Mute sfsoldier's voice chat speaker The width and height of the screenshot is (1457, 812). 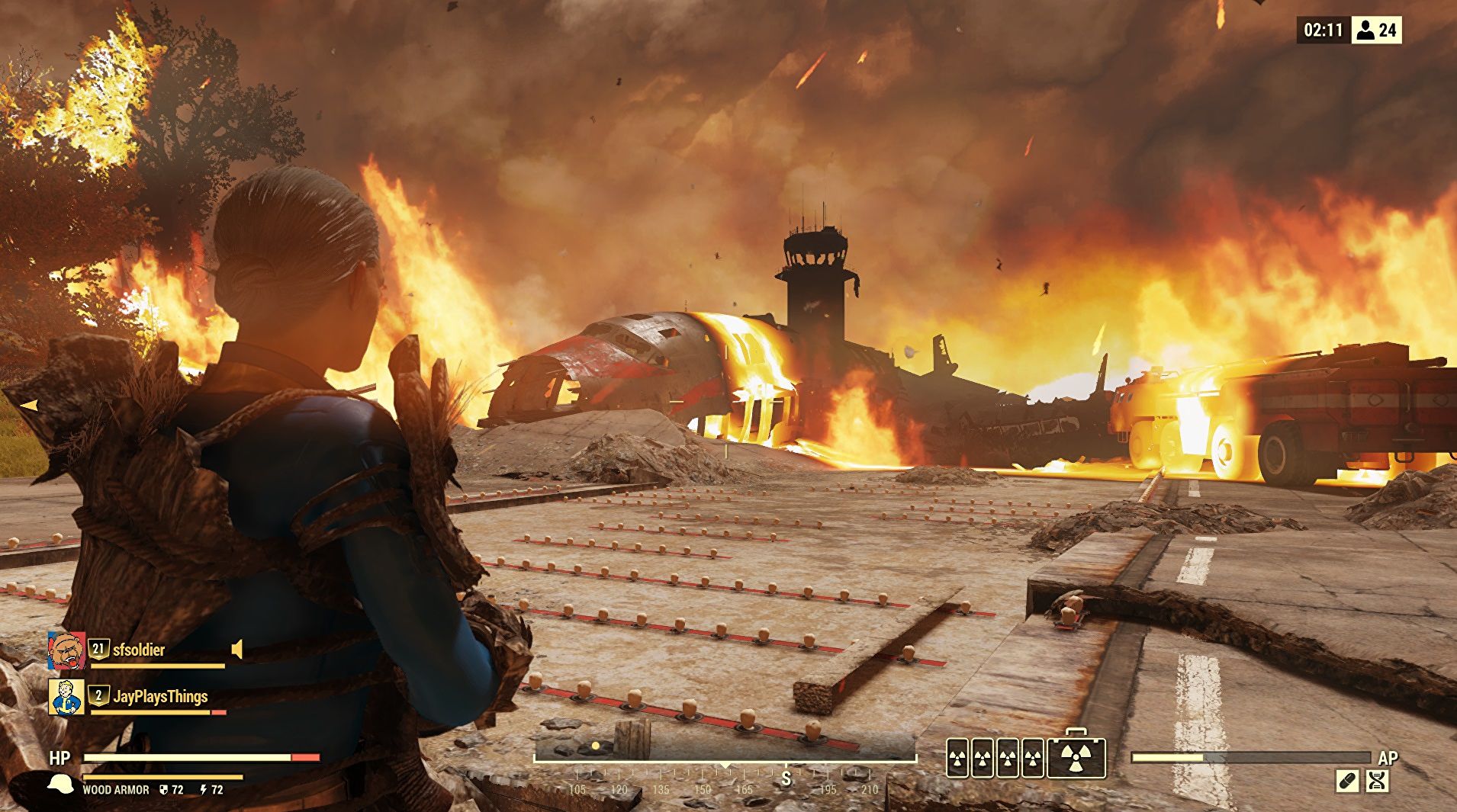[236, 650]
